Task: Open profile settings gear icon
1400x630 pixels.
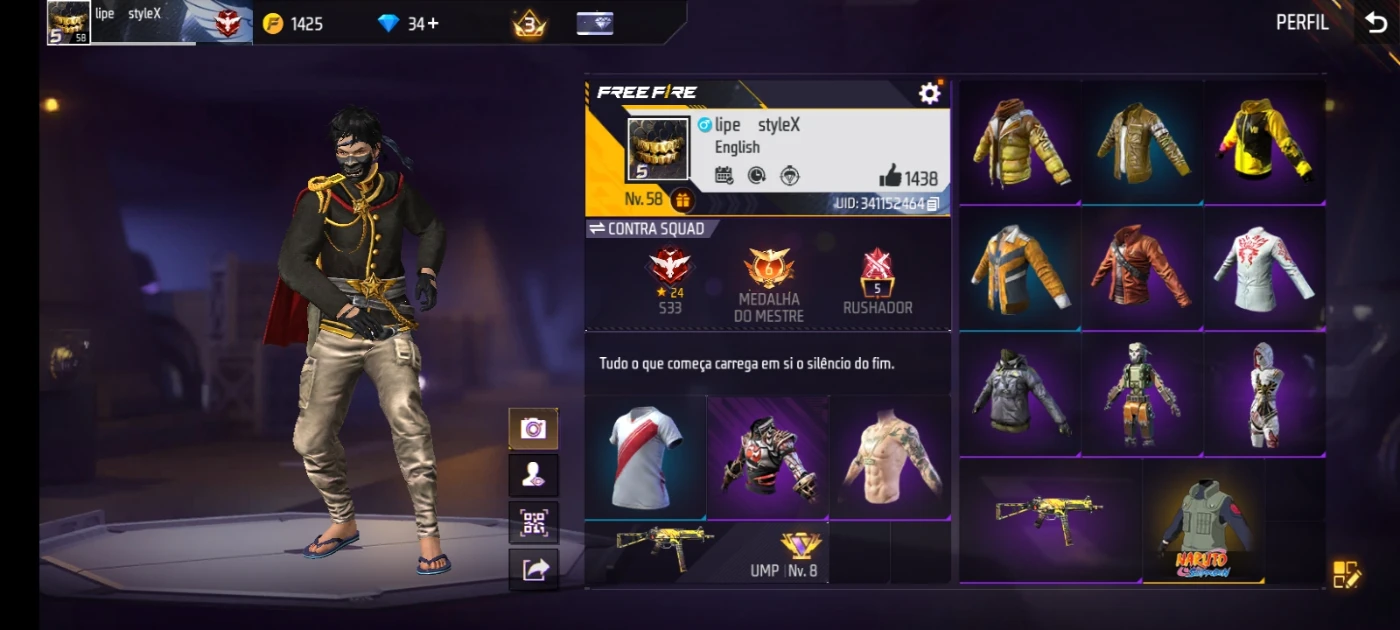Action: click(x=929, y=93)
